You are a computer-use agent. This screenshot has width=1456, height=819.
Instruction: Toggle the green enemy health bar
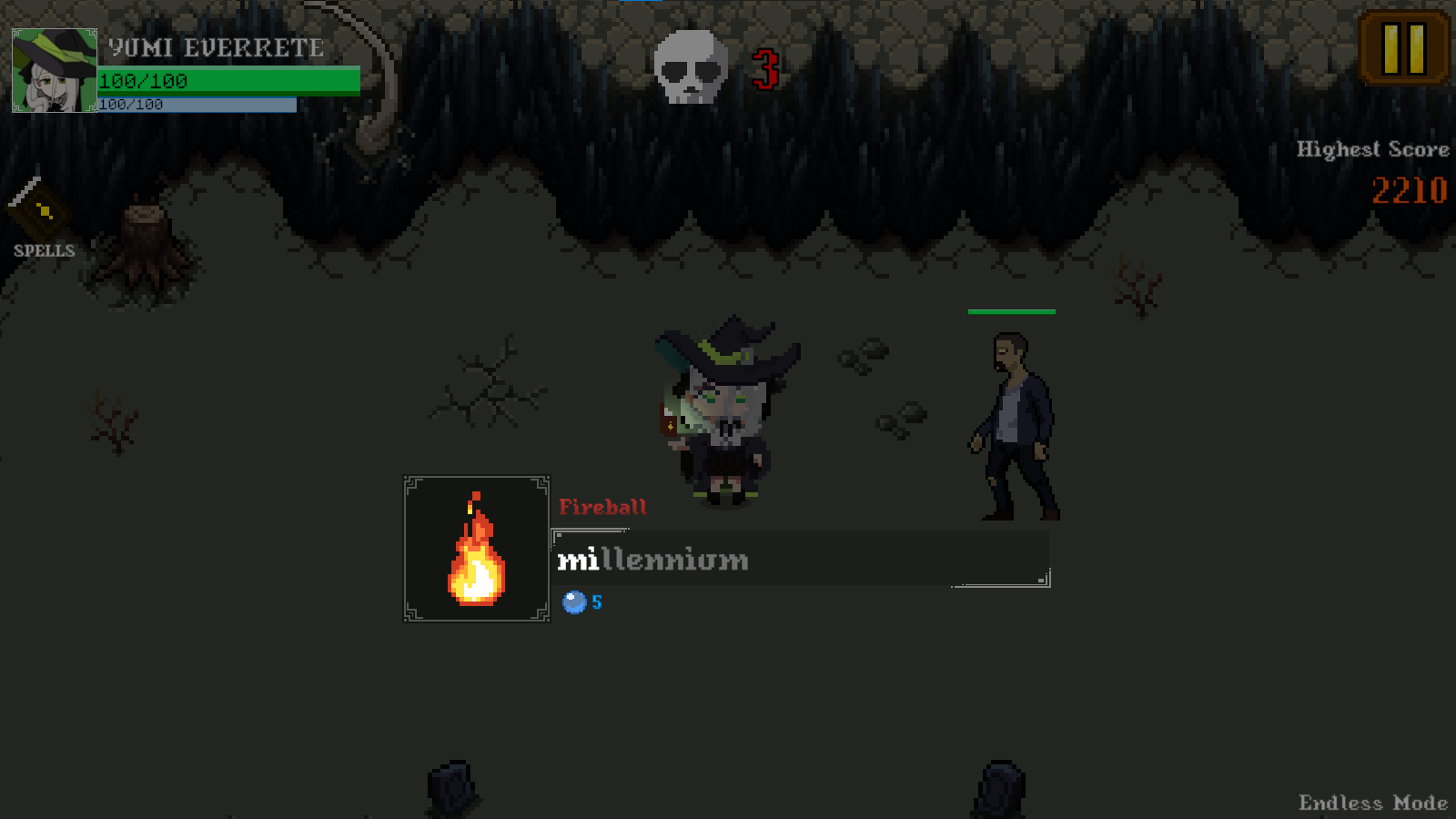[x=1012, y=313]
